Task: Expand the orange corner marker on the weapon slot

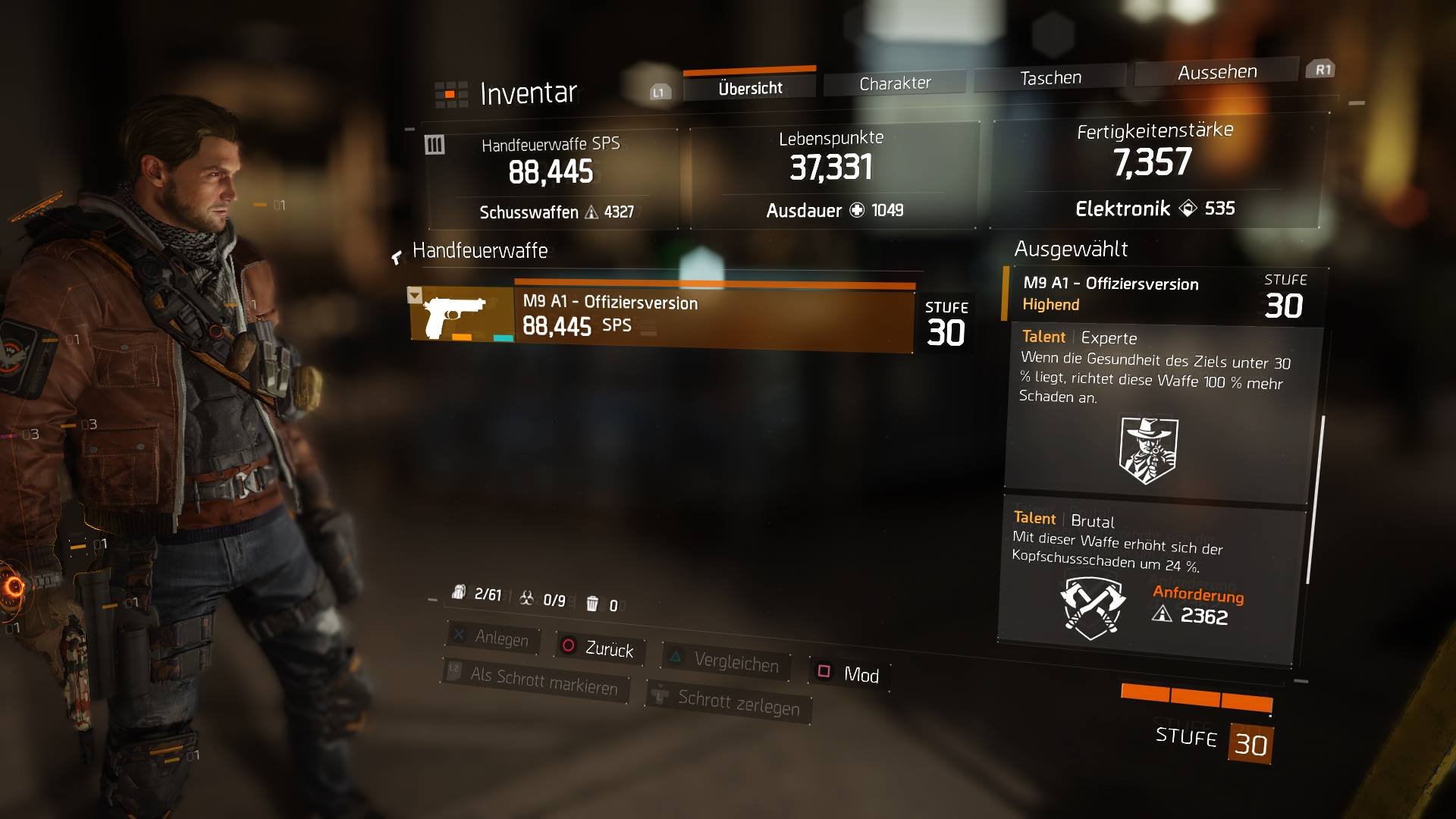Action: point(415,295)
